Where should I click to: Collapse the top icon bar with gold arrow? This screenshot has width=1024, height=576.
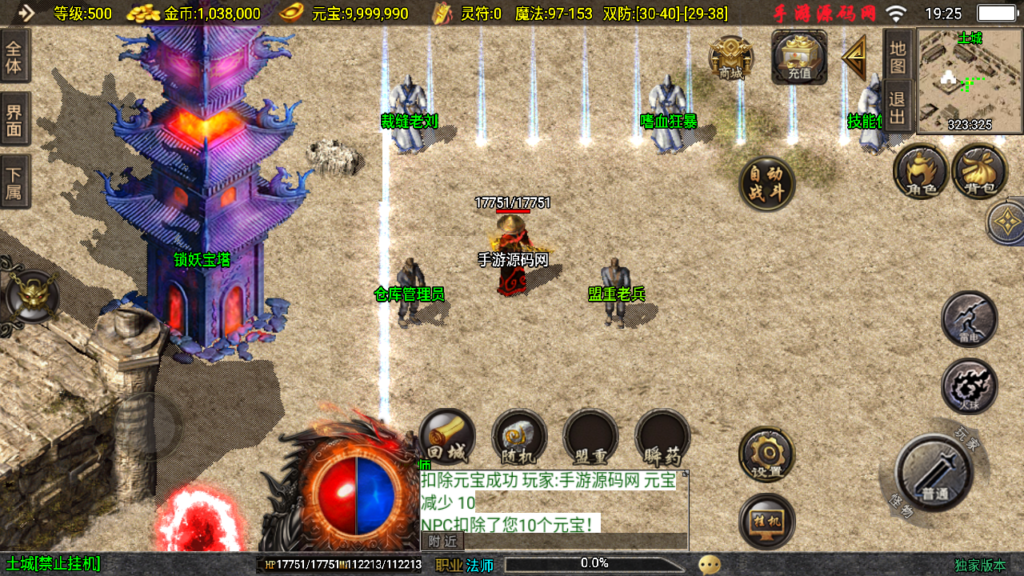pyautogui.click(x=855, y=58)
